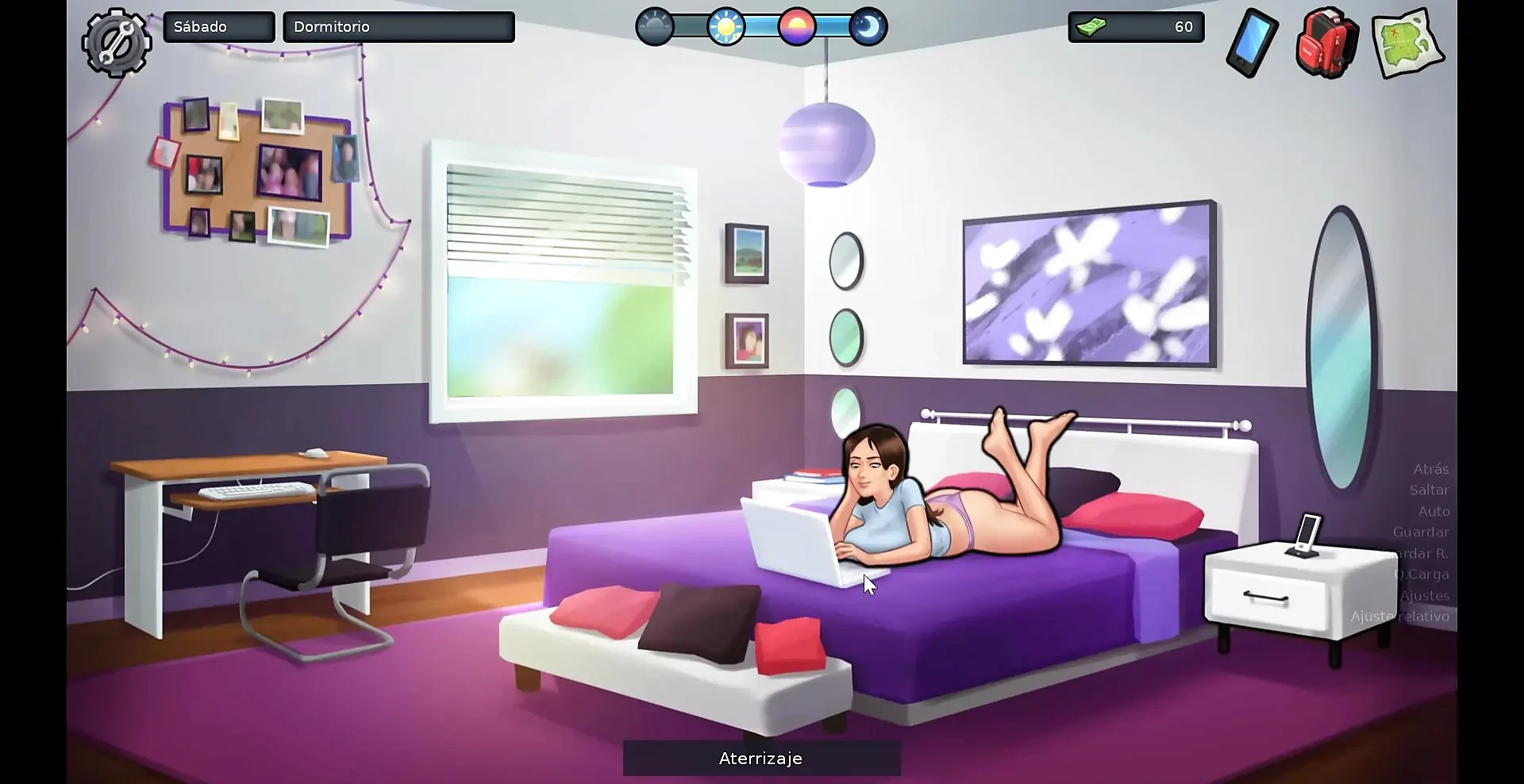Click Atrás in the quick menu

[1430, 469]
